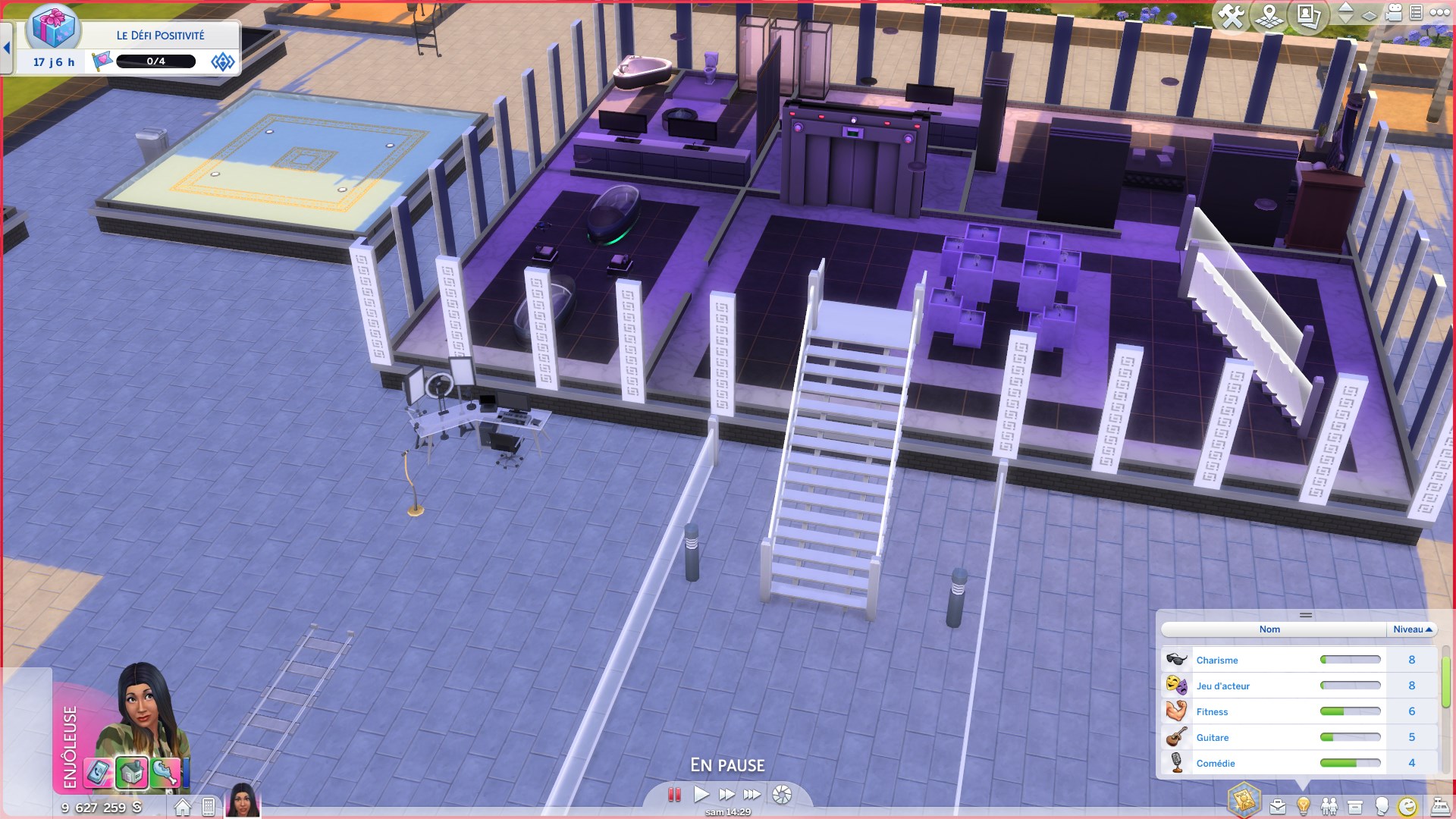Go up one floor with the up arrow
The width and height of the screenshot is (1456, 819).
[1347, 8]
